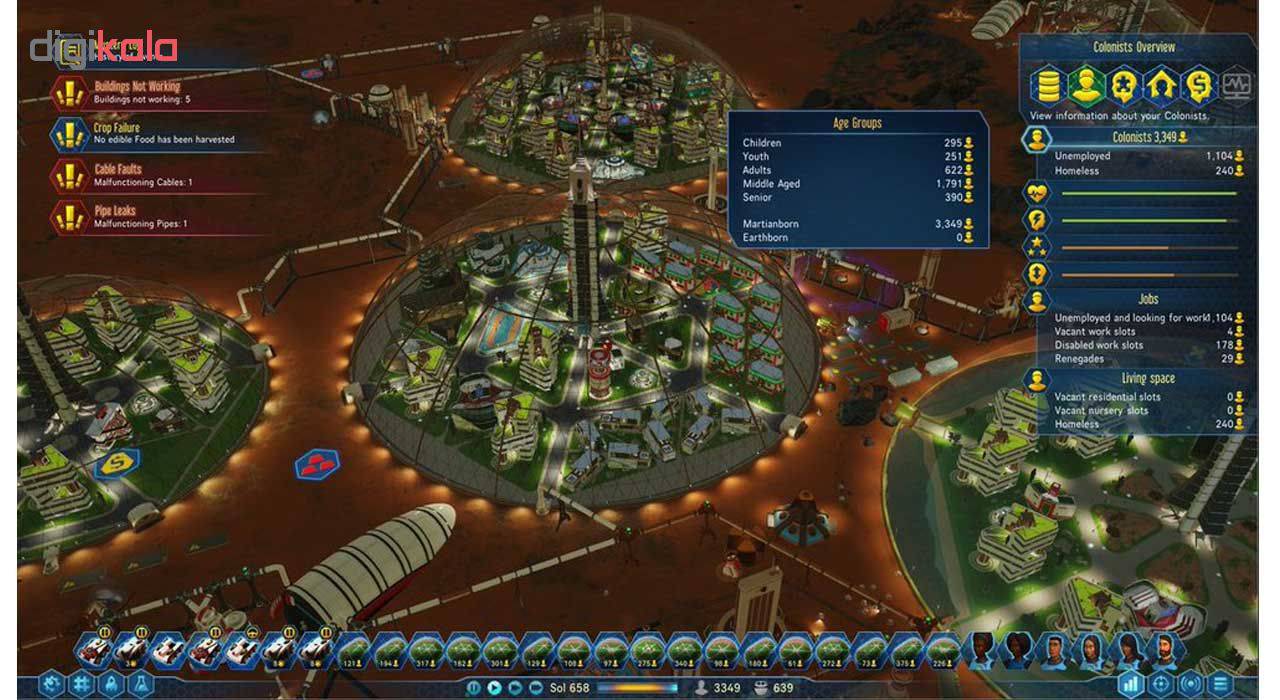Open the puzzle-piece overview tab
The width and height of the screenshot is (1280, 700).
point(1123,85)
